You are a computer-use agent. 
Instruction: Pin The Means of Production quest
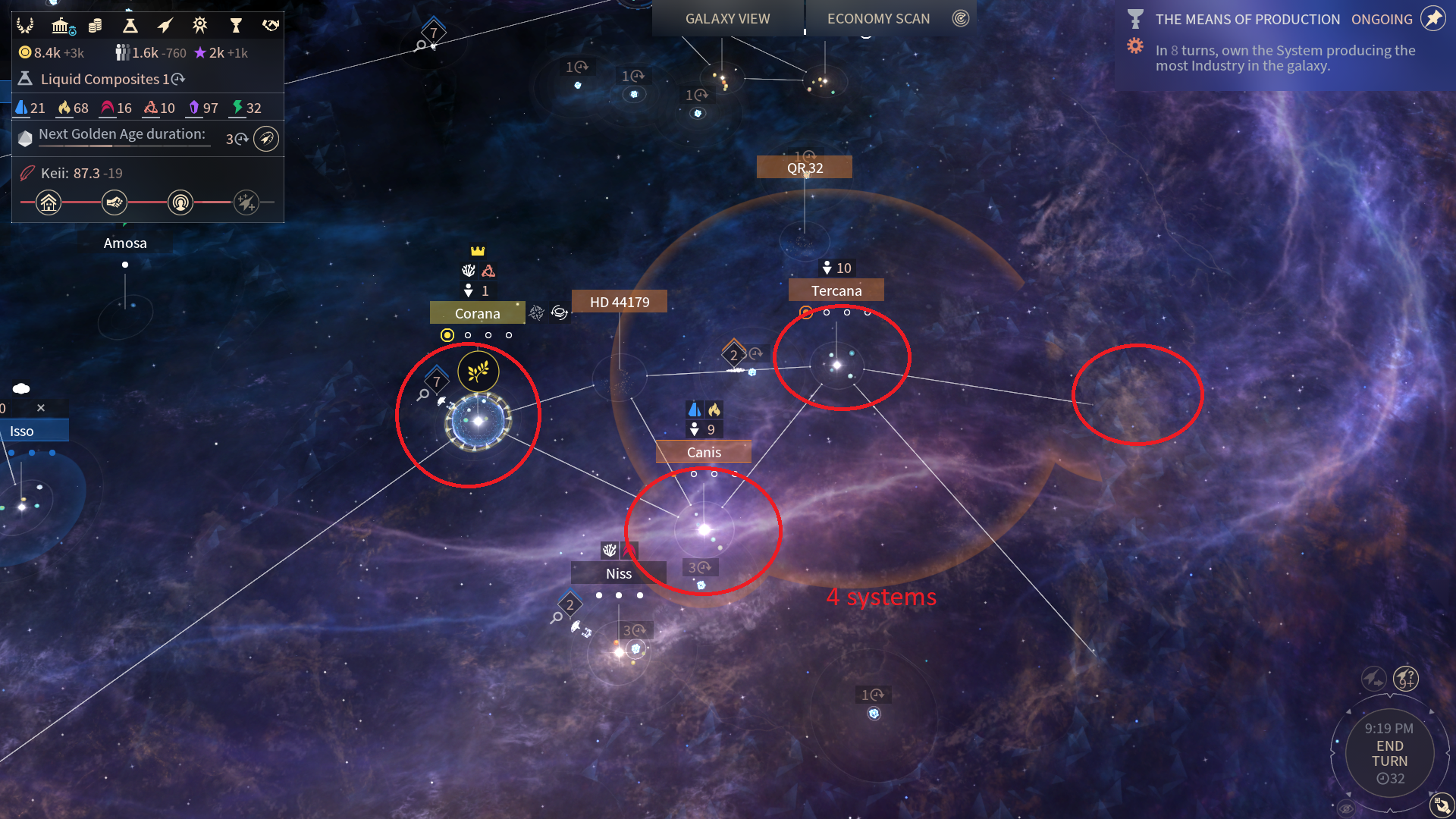1432,18
